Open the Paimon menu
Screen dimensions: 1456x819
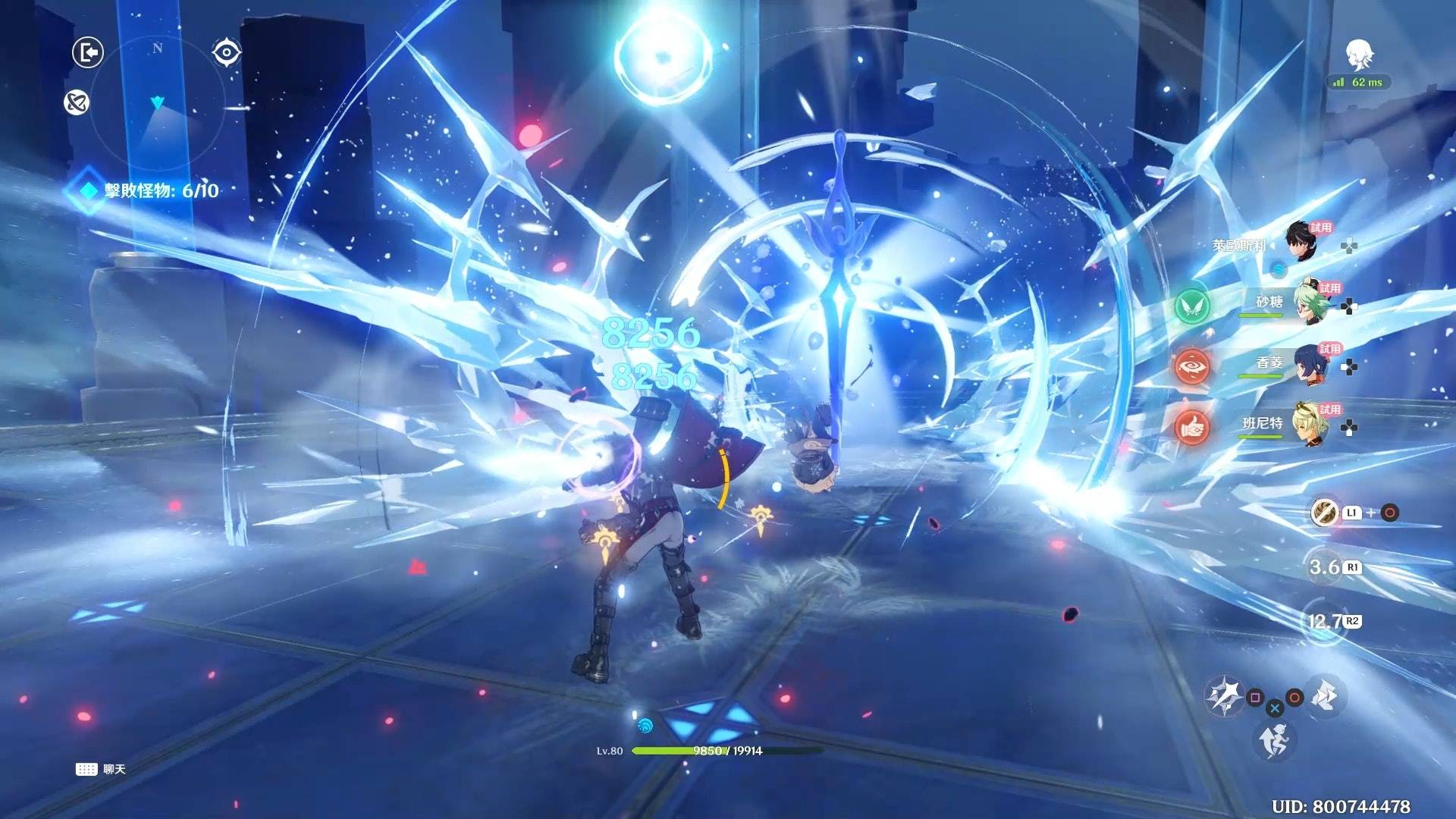coord(1360,55)
